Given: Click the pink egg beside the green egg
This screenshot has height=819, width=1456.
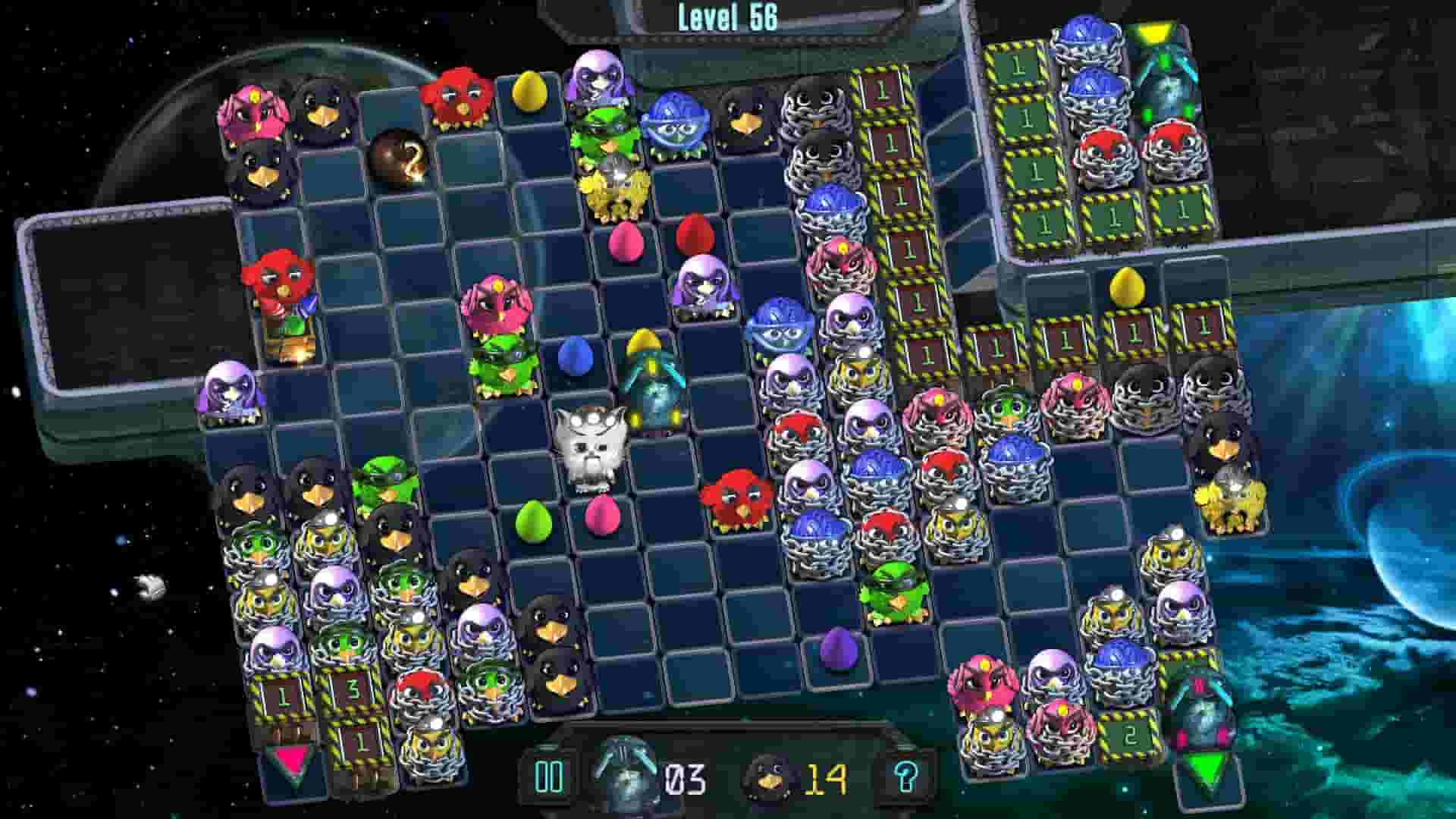Looking at the screenshot, I should point(601,517).
